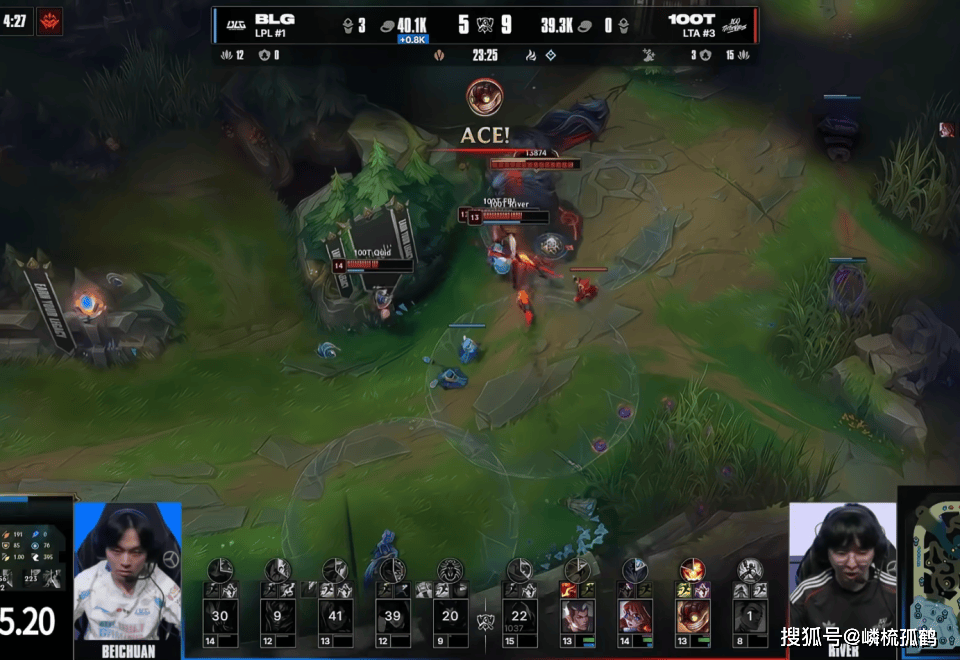The image size is (960, 660).
Task: Click the champion portrait with 41-second respawn
Action: point(335,616)
